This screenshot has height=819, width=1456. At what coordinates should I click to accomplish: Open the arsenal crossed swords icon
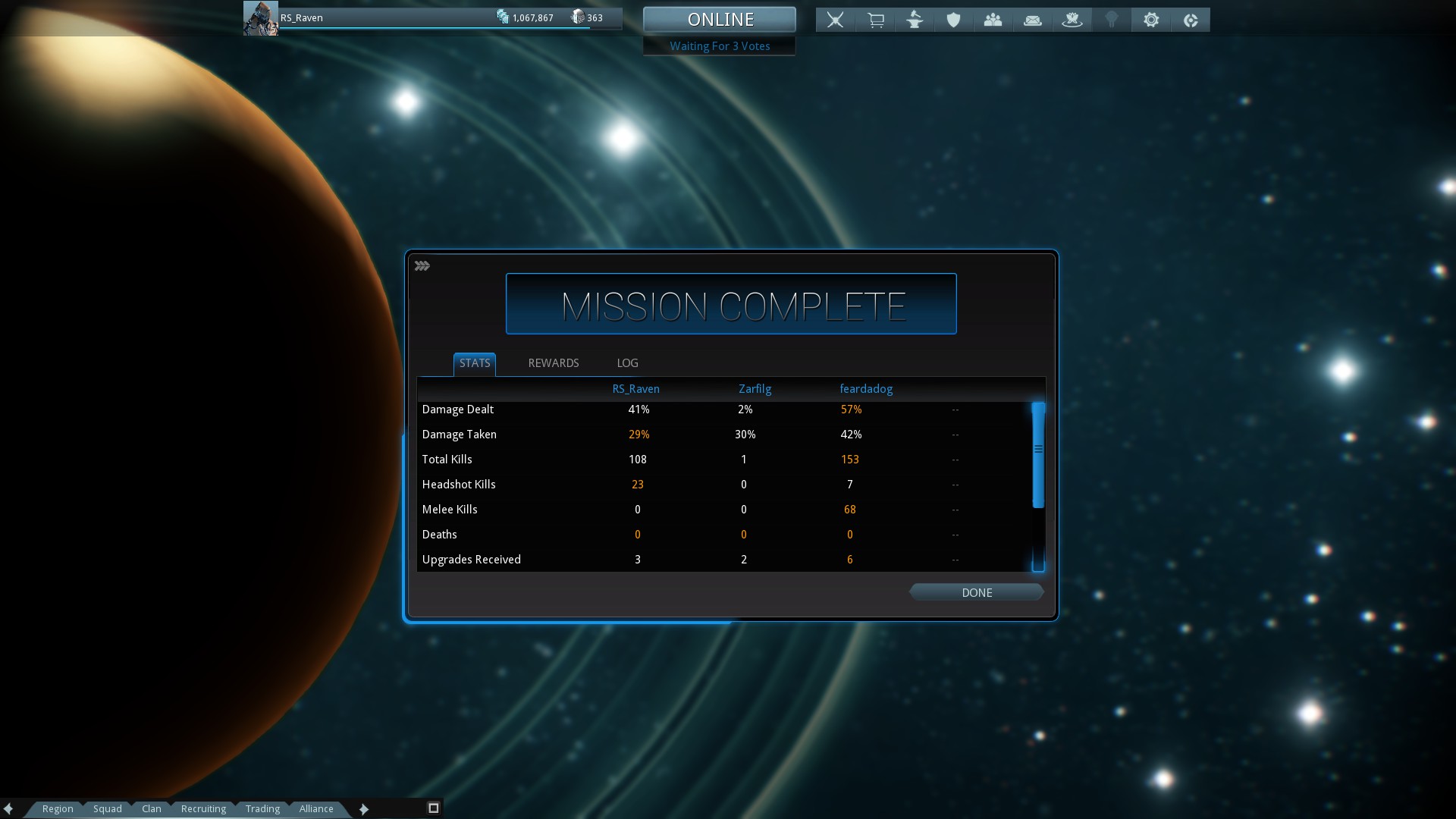click(835, 20)
